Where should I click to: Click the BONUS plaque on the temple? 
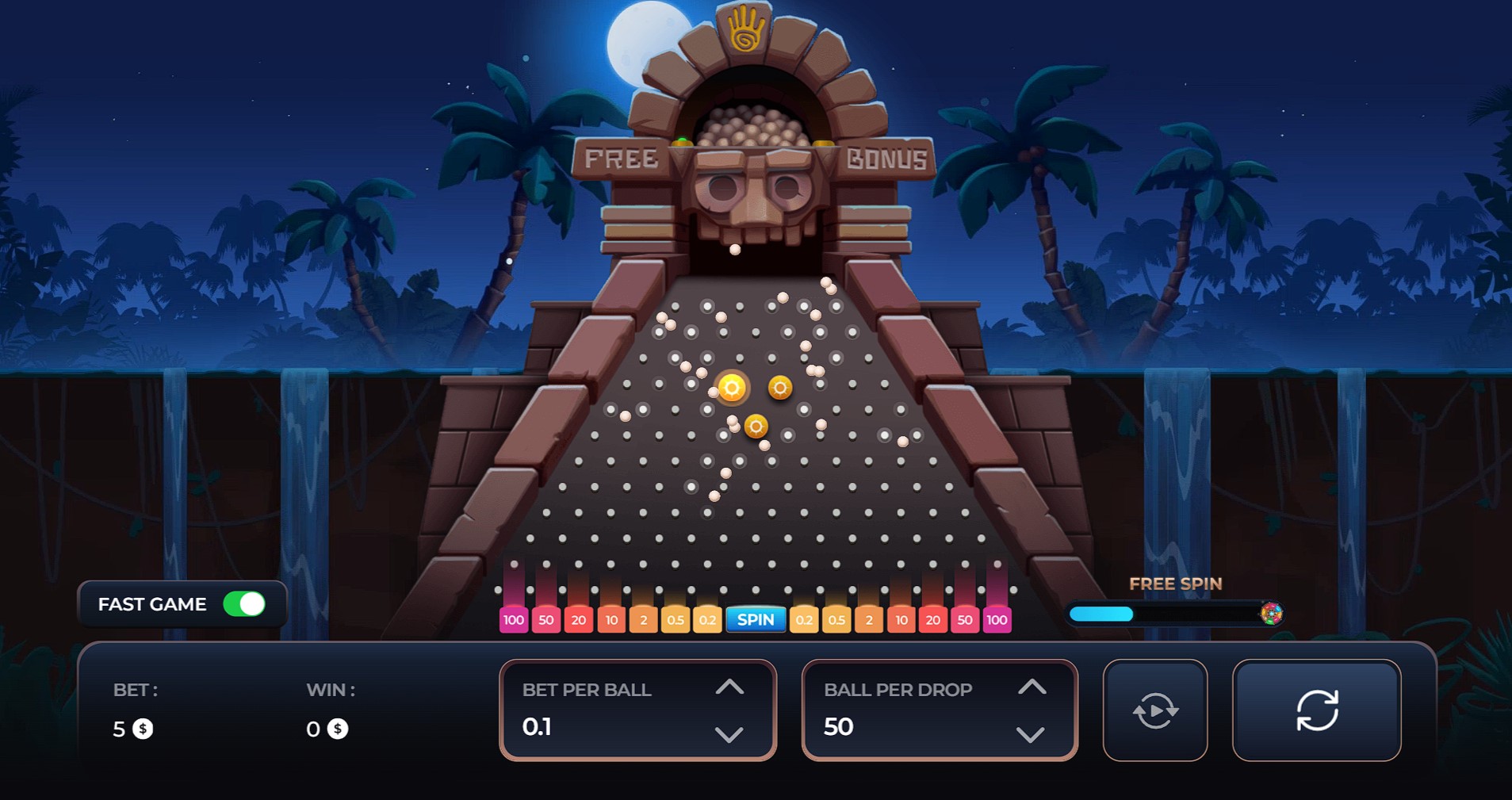point(886,158)
